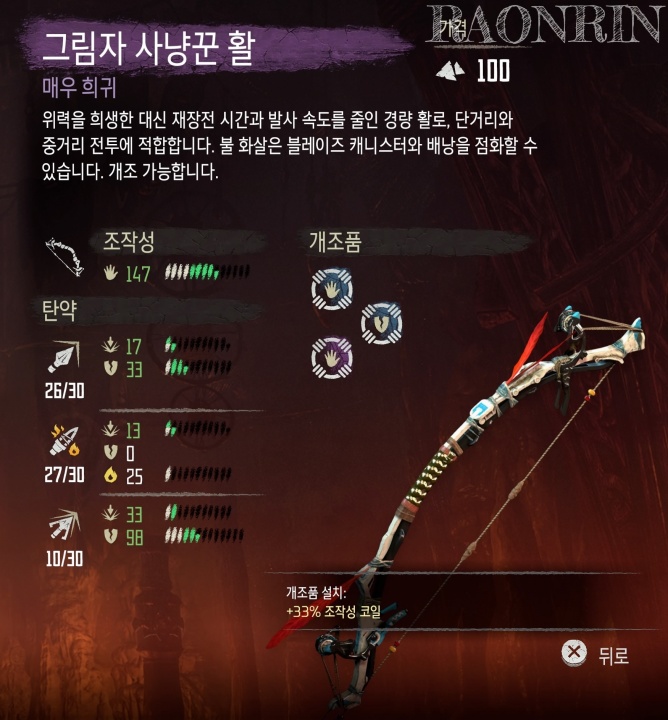Choose the purple handling coil modification
The height and width of the screenshot is (720, 668).
tap(331, 355)
